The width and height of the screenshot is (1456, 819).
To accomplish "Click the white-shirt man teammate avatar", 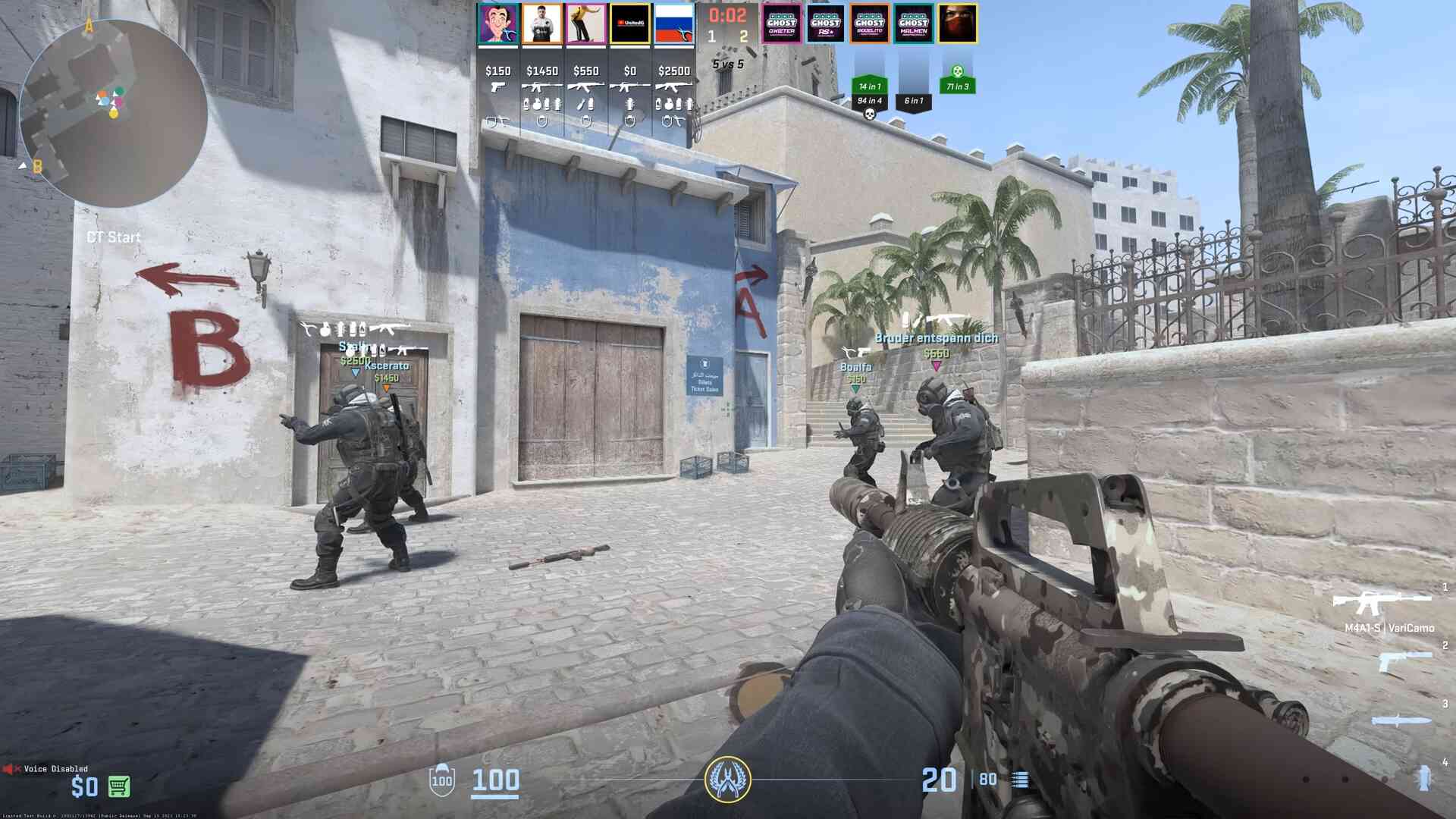I will (542, 24).
